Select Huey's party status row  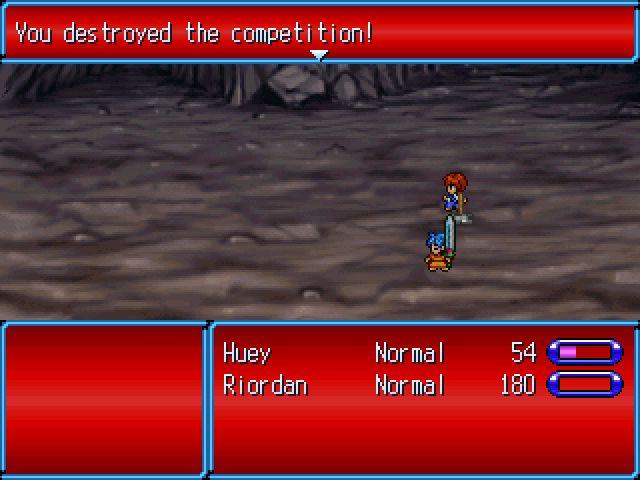[x=420, y=353]
